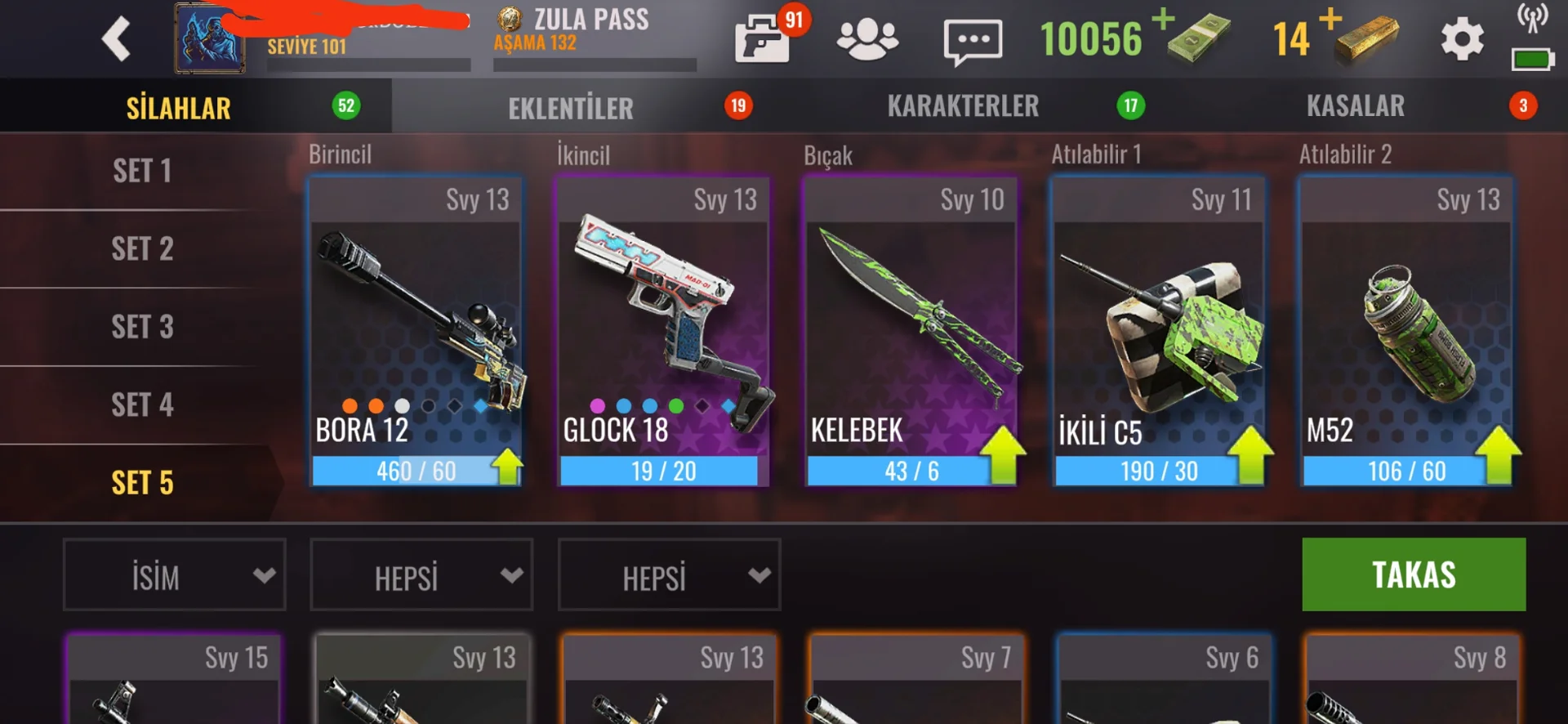Select the Glock 18 secondary card
Image resolution: width=1568 pixels, height=724 pixels.
click(x=663, y=332)
